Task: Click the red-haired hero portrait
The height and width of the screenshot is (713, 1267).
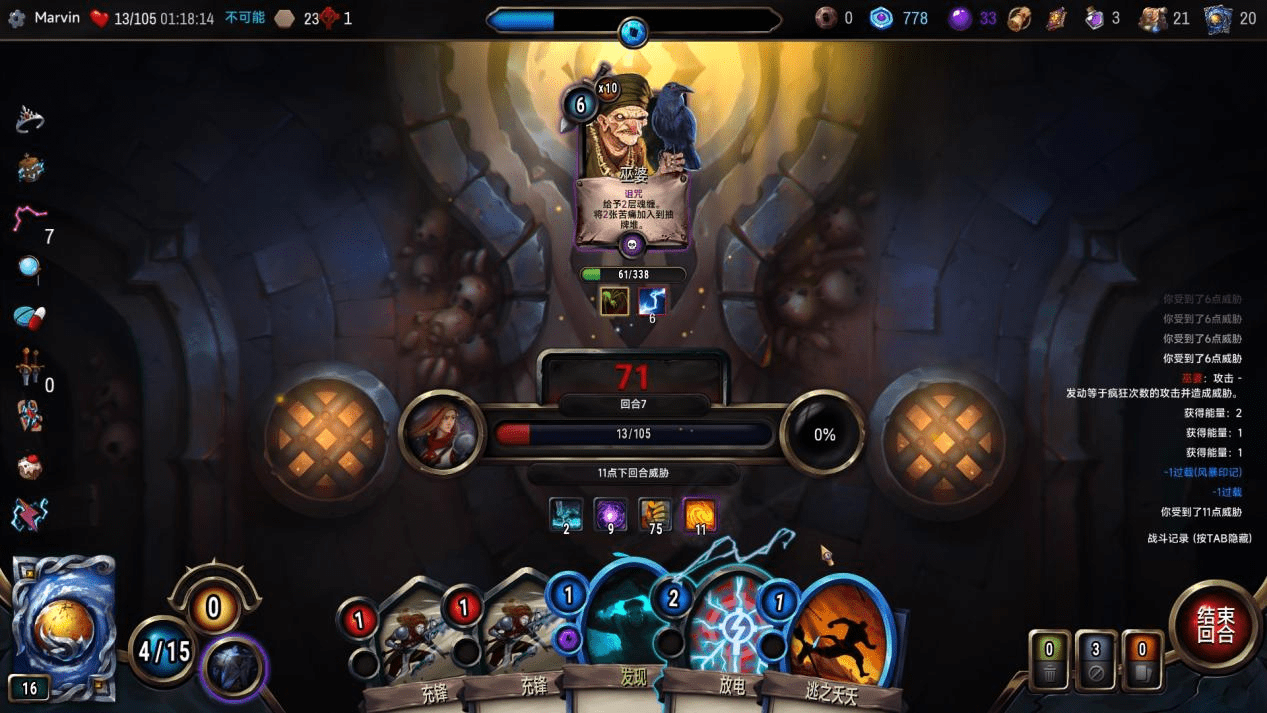Action: [x=441, y=433]
